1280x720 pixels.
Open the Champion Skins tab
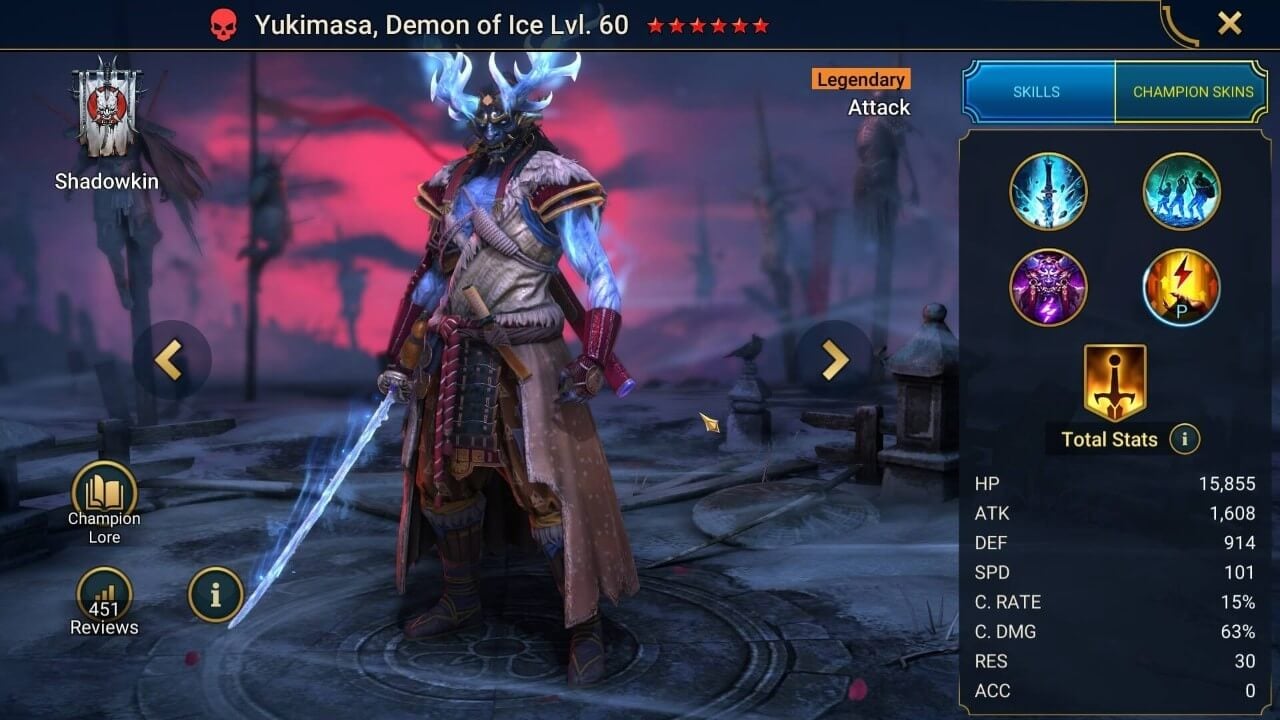click(1192, 92)
